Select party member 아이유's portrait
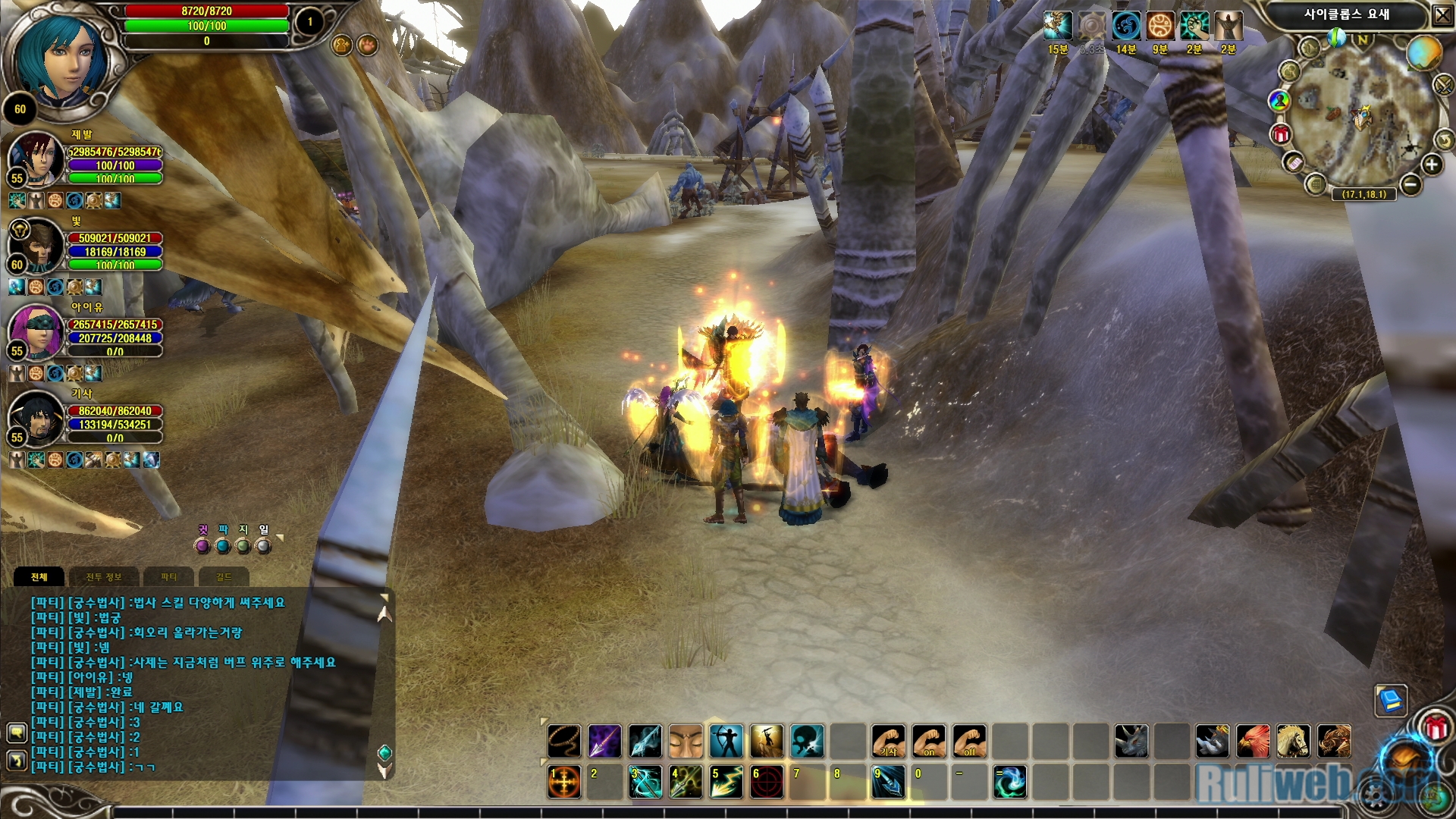The image size is (1456, 819). click(35, 331)
